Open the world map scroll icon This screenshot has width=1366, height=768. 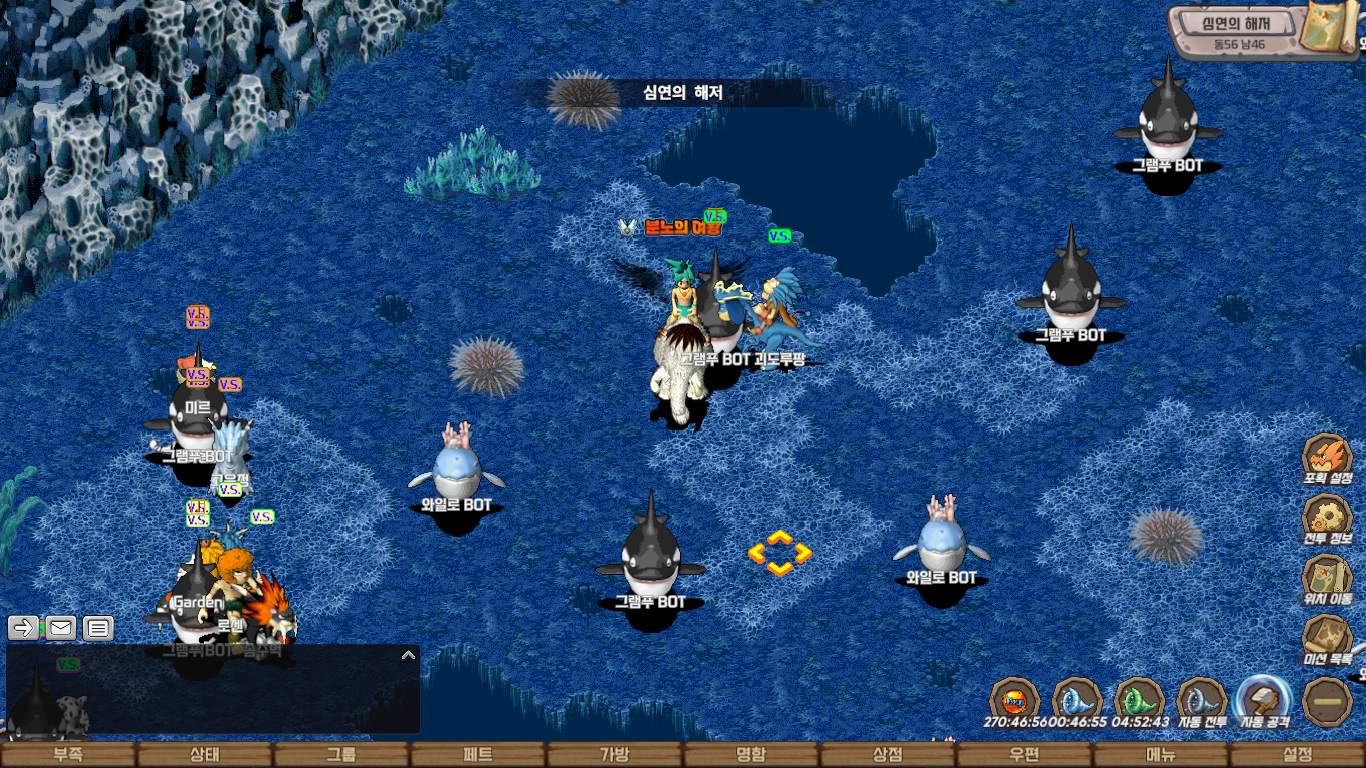(x=1328, y=28)
